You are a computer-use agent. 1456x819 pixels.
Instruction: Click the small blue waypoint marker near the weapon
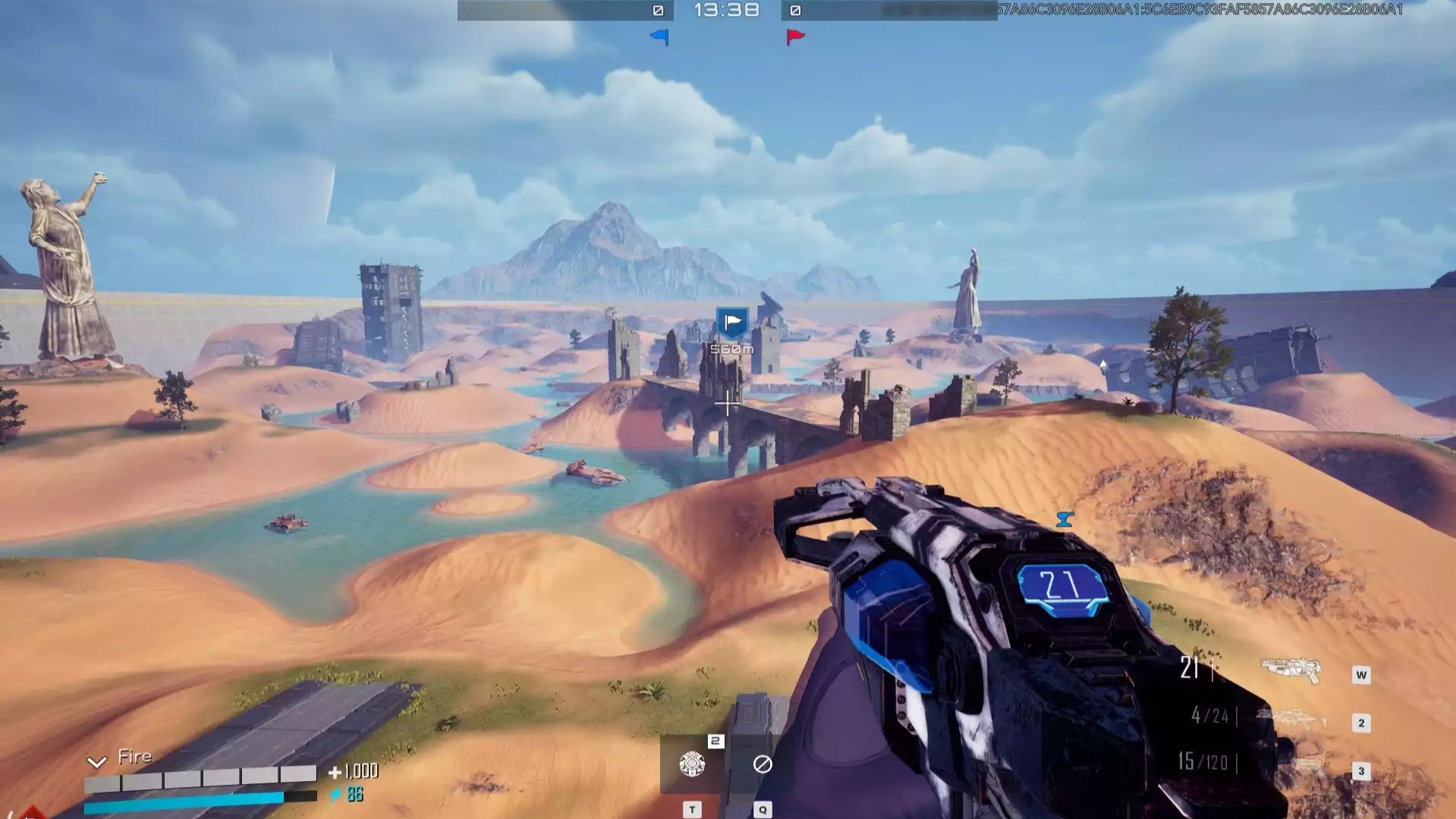tap(1065, 519)
